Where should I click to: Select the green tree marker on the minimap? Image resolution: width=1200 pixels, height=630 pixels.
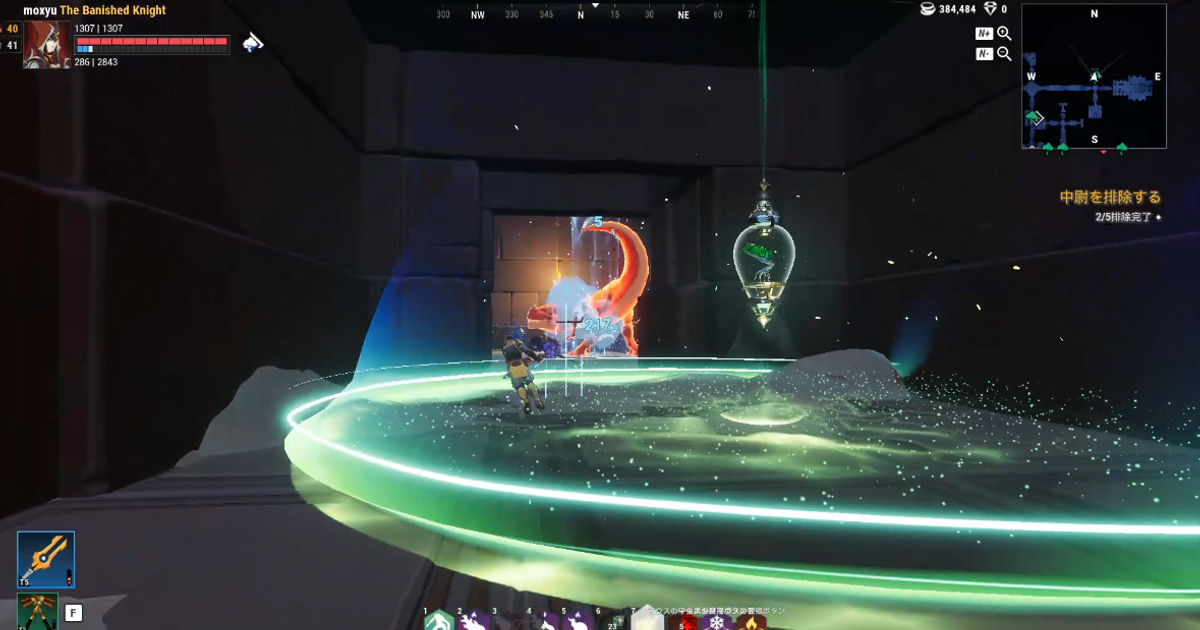[1032, 118]
